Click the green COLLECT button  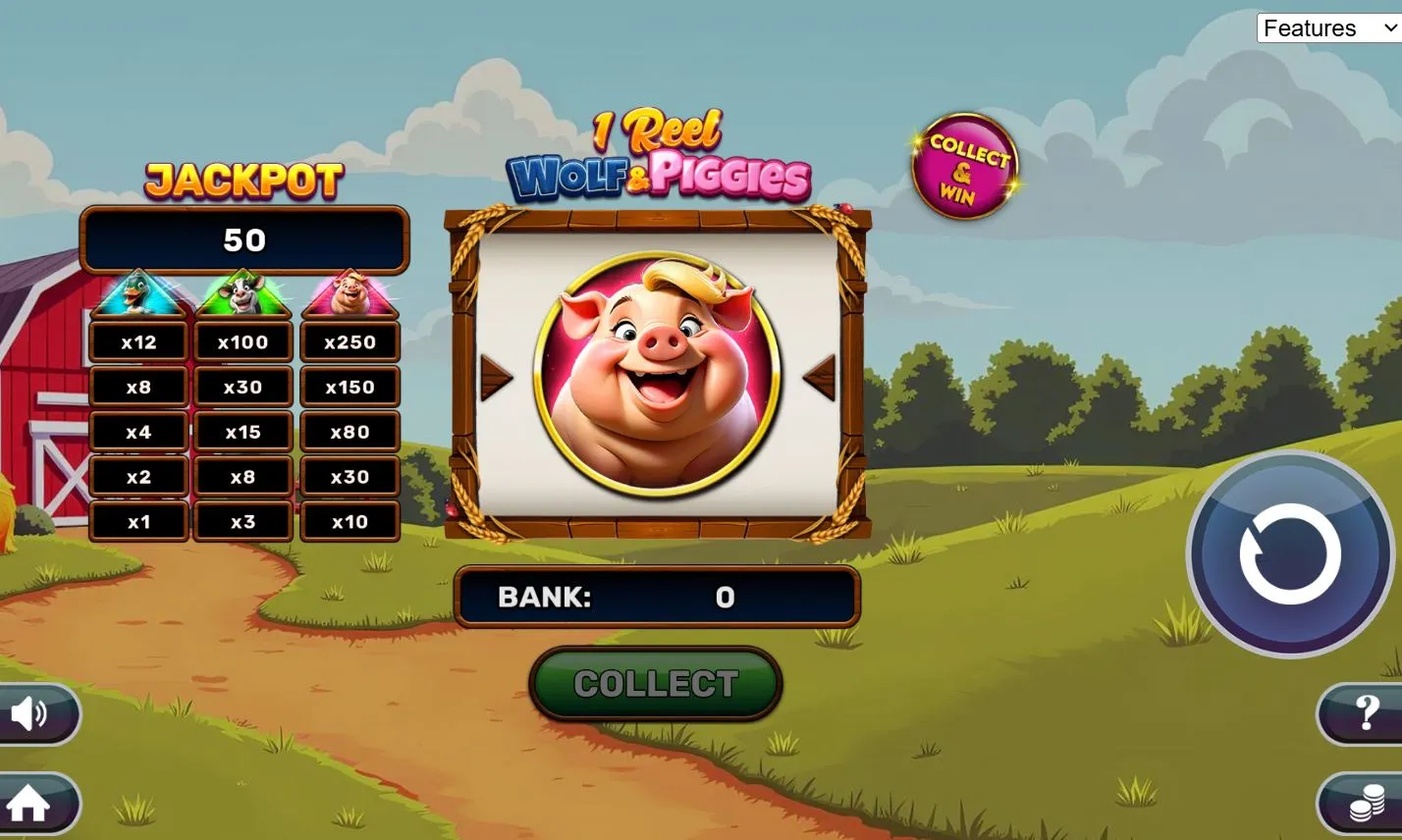click(655, 684)
